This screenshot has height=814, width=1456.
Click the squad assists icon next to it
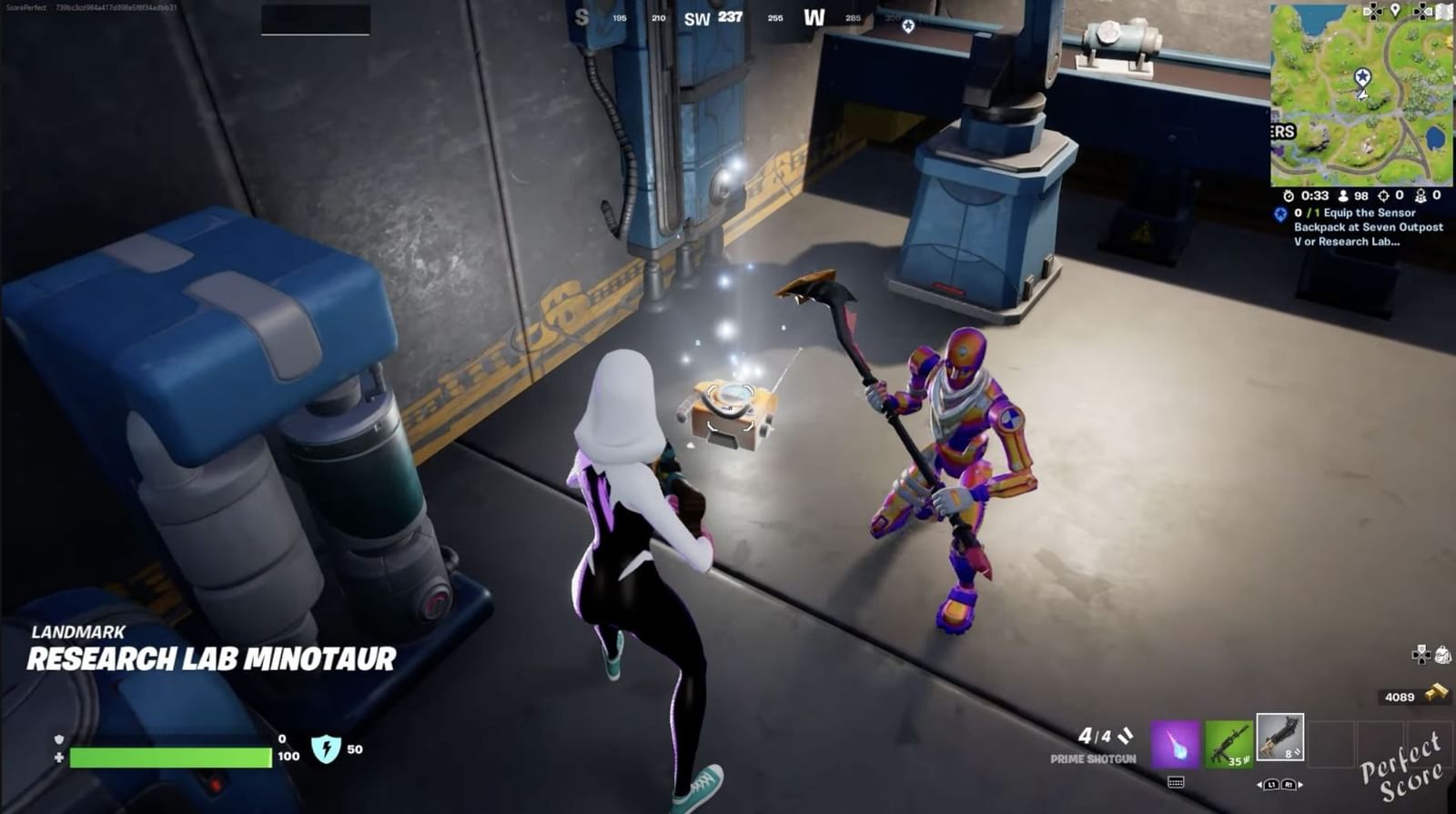click(x=1421, y=196)
